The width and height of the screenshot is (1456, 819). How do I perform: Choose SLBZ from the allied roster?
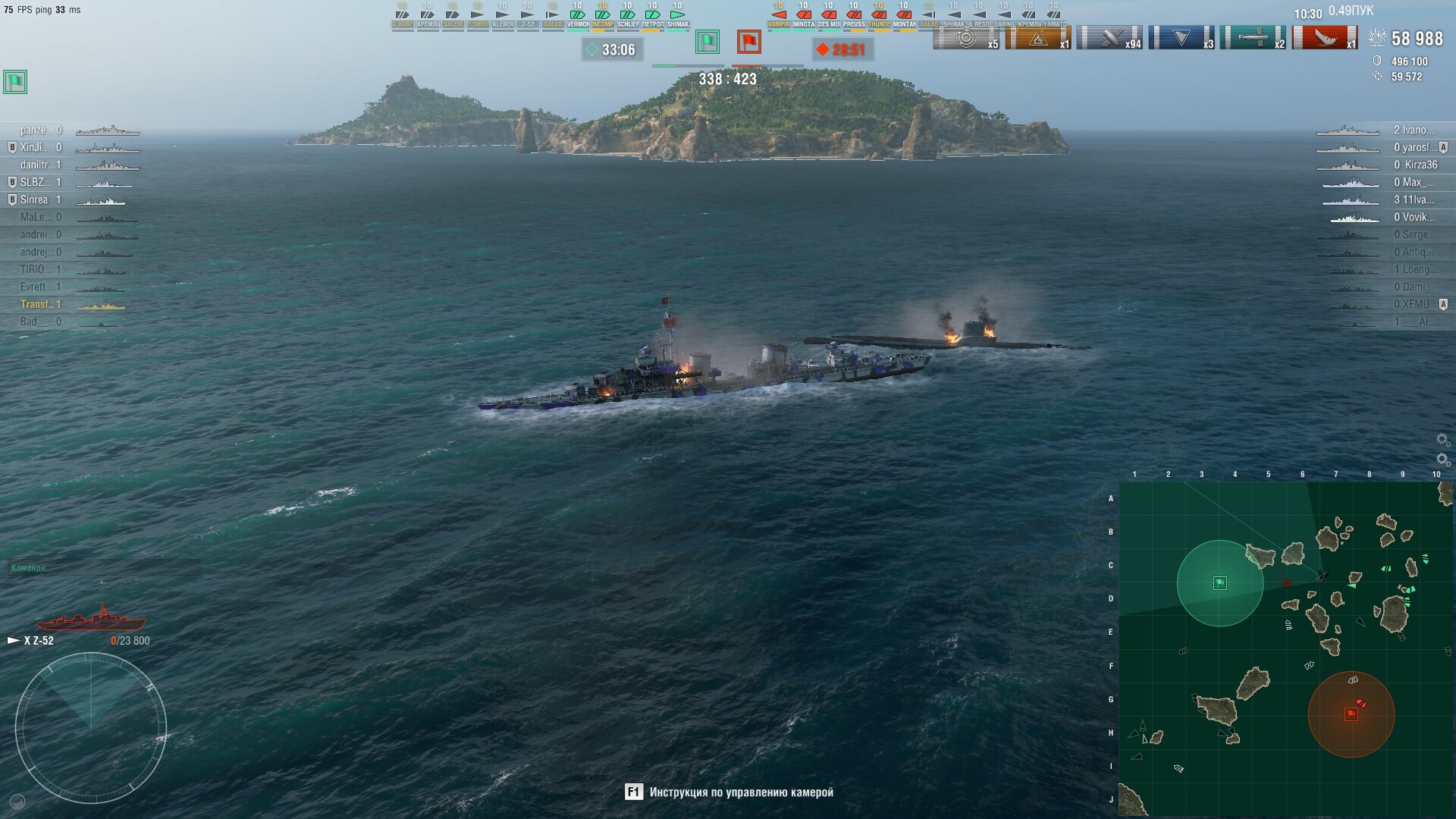36,182
